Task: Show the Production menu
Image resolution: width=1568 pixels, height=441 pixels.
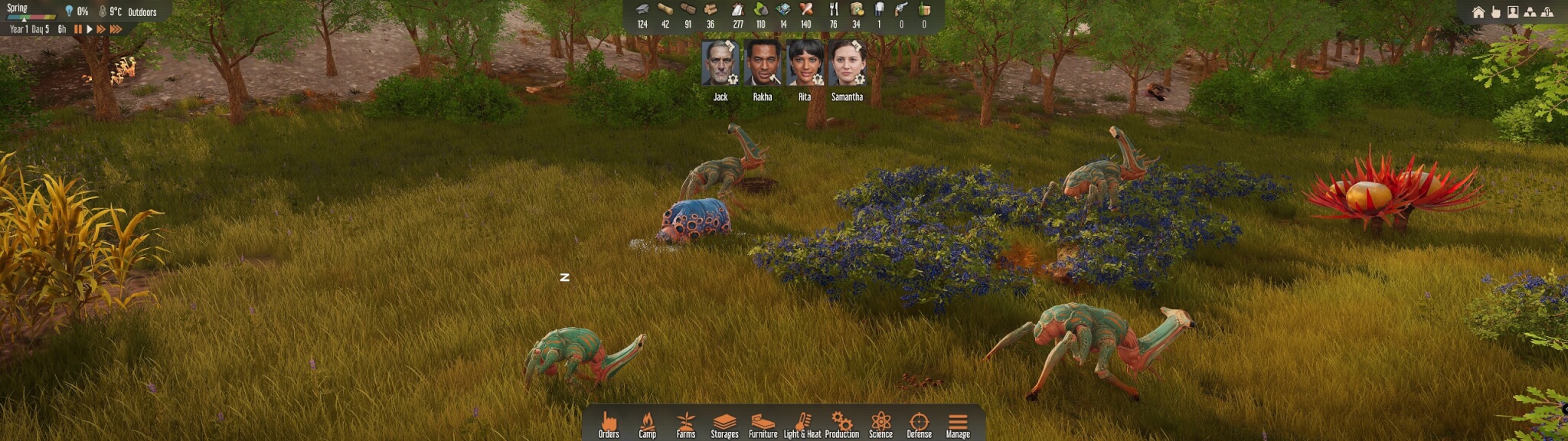Action: 841,423
